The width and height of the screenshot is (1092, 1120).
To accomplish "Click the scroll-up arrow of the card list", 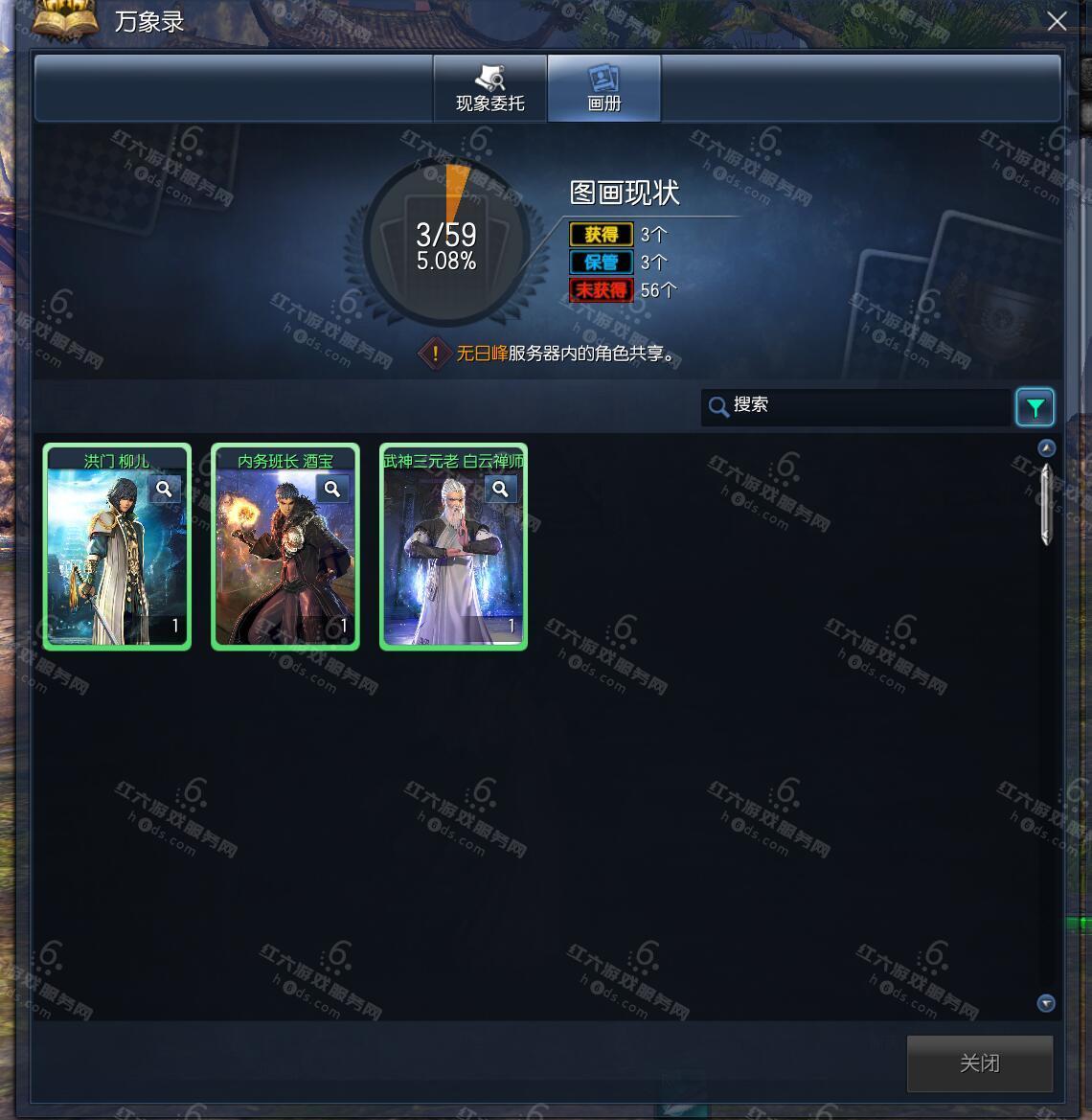I will pos(1046,447).
